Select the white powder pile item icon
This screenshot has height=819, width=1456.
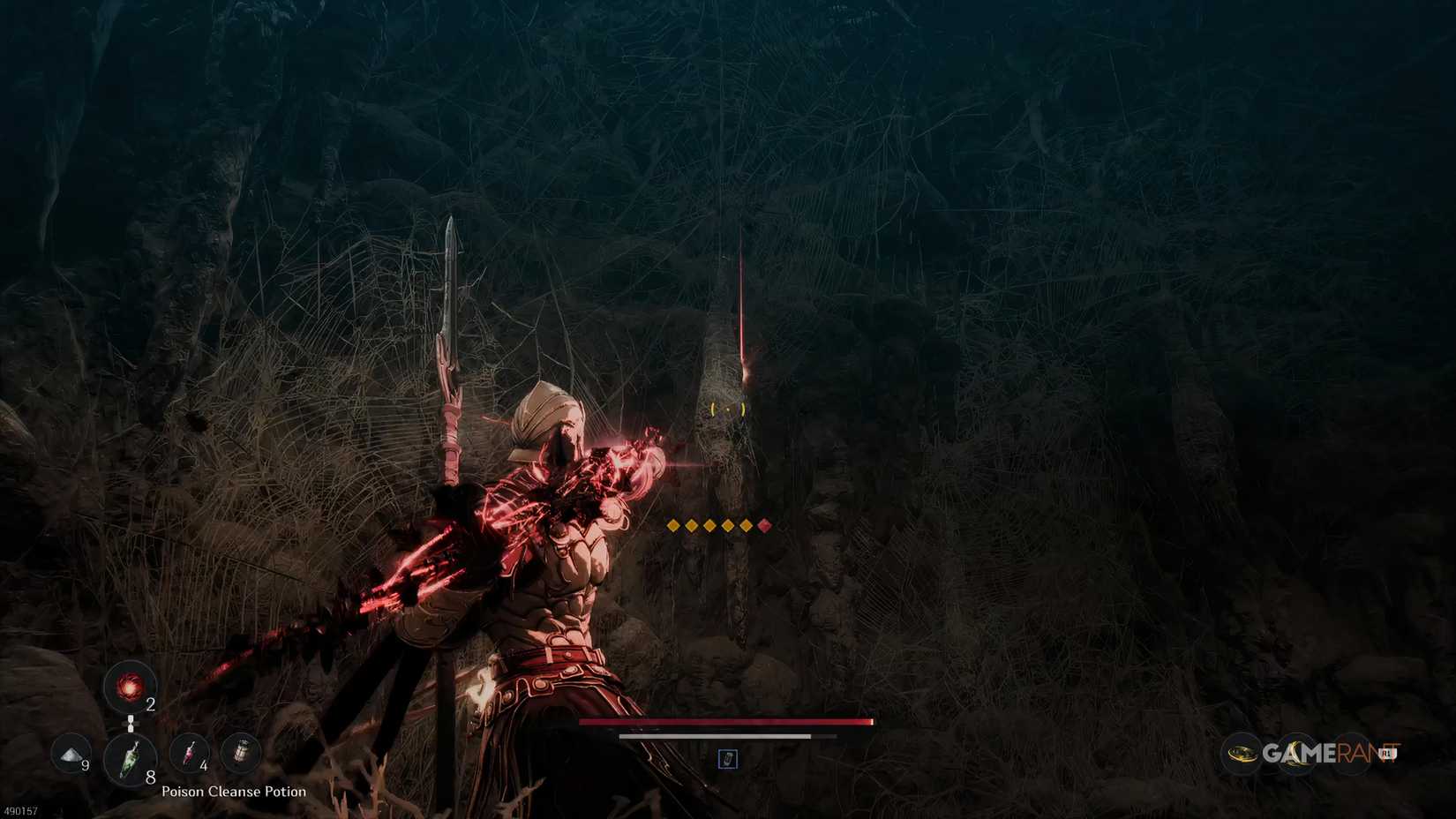70,755
